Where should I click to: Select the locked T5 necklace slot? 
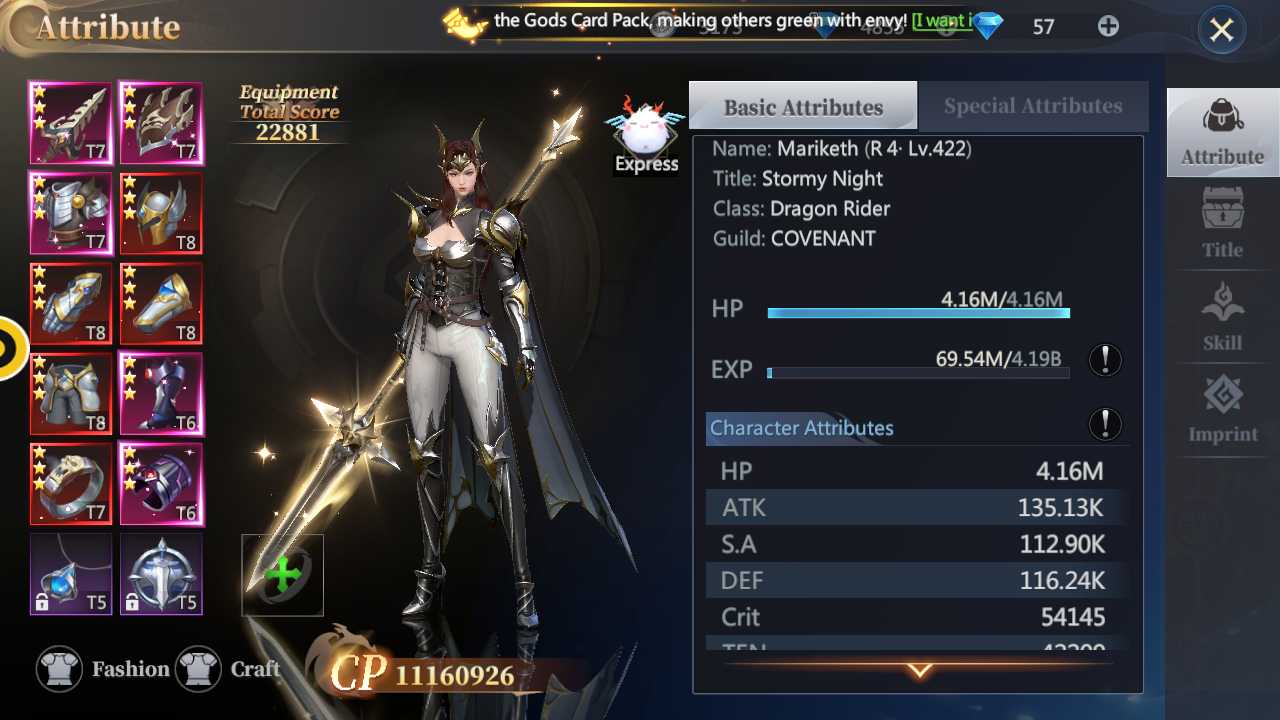(x=71, y=573)
